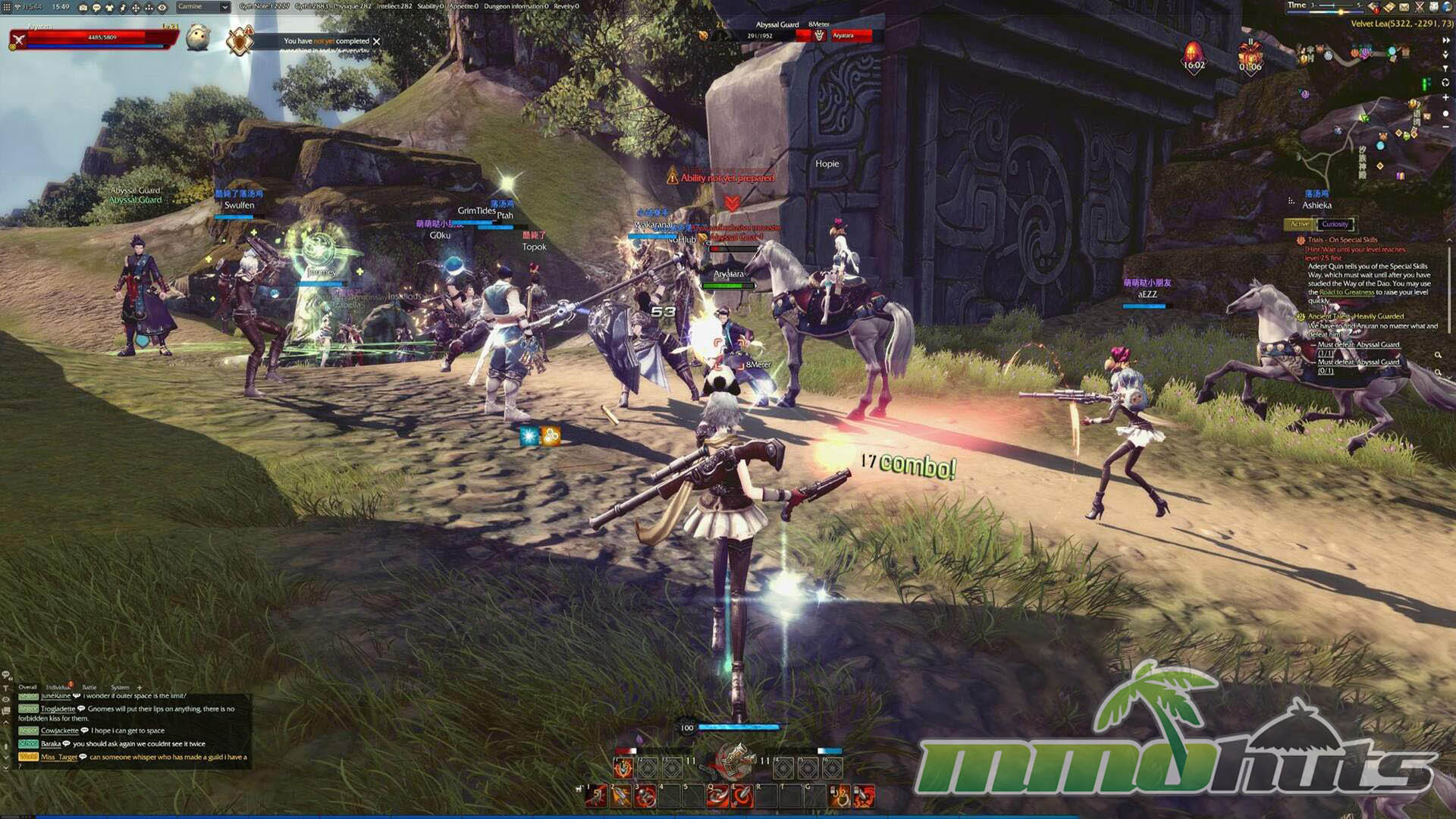Follow the 'Road to Greatness' quest link
Screen dimensions: 1456x819
[1346, 292]
